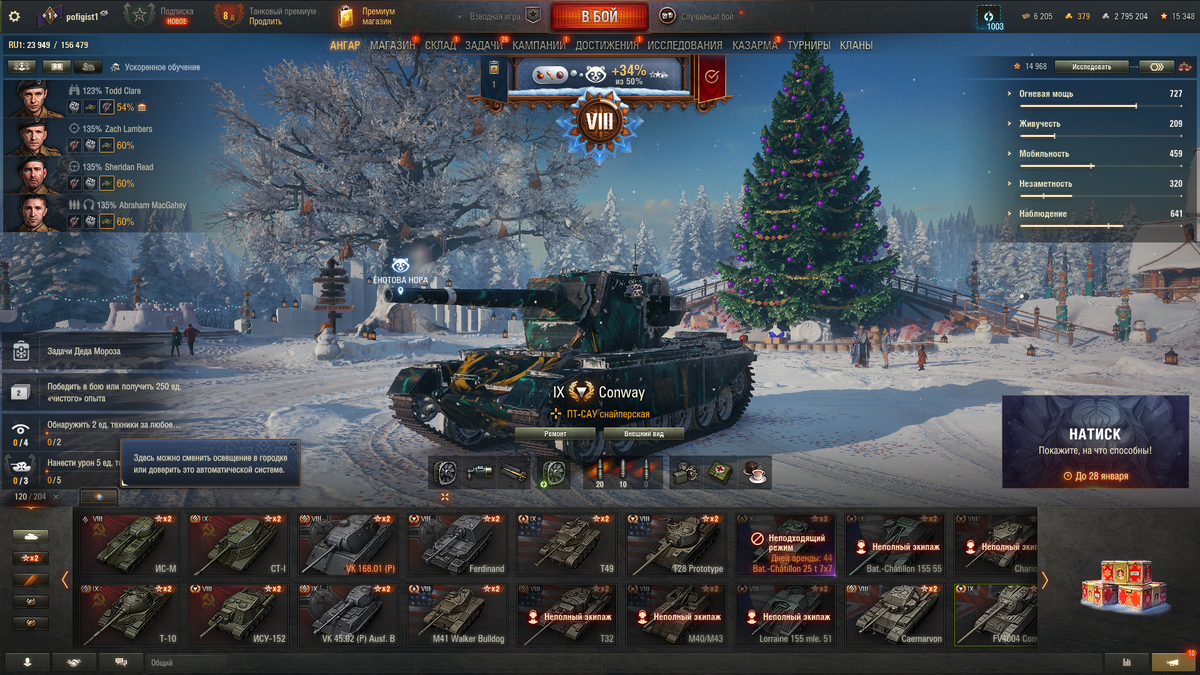This screenshot has height=675, width=1200.
Task: Go to the ИССЛЕДОВАНИЯ tab
Action: [684, 45]
